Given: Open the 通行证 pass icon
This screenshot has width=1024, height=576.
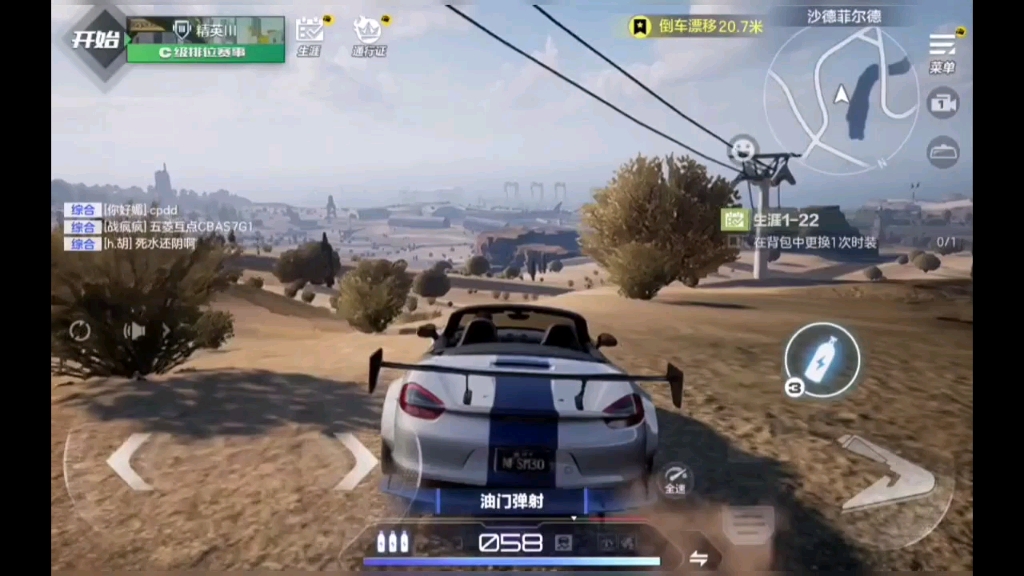Looking at the screenshot, I should tap(368, 34).
